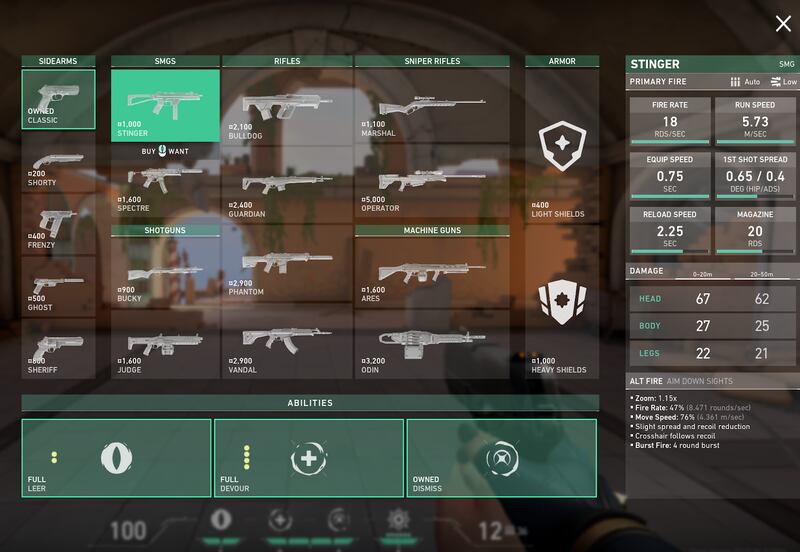800x552 pixels.
Task: Buy the Vandal rifle
Action: coord(287,345)
